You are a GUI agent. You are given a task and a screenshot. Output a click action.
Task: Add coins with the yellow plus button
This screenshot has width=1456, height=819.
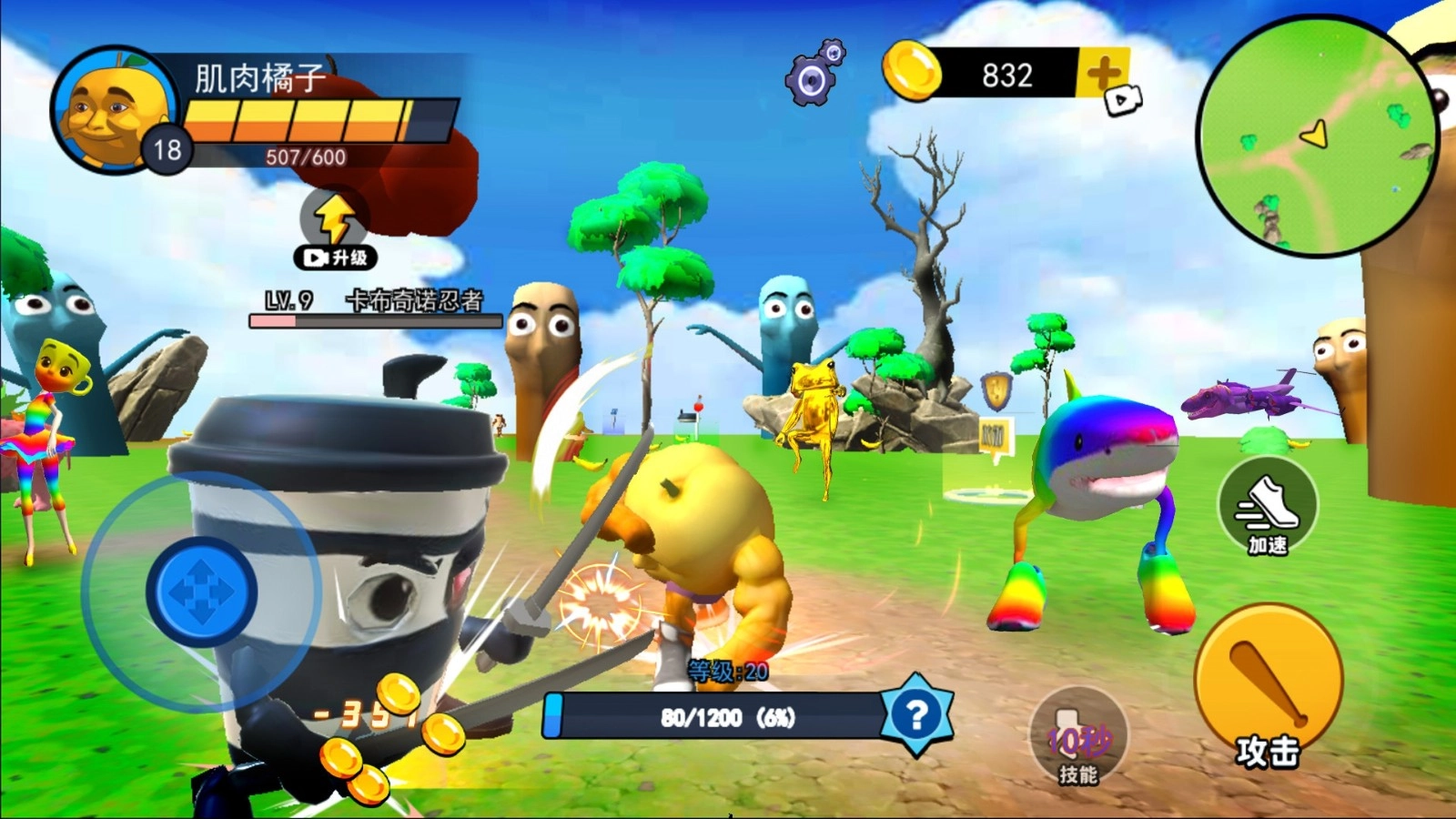(1103, 74)
